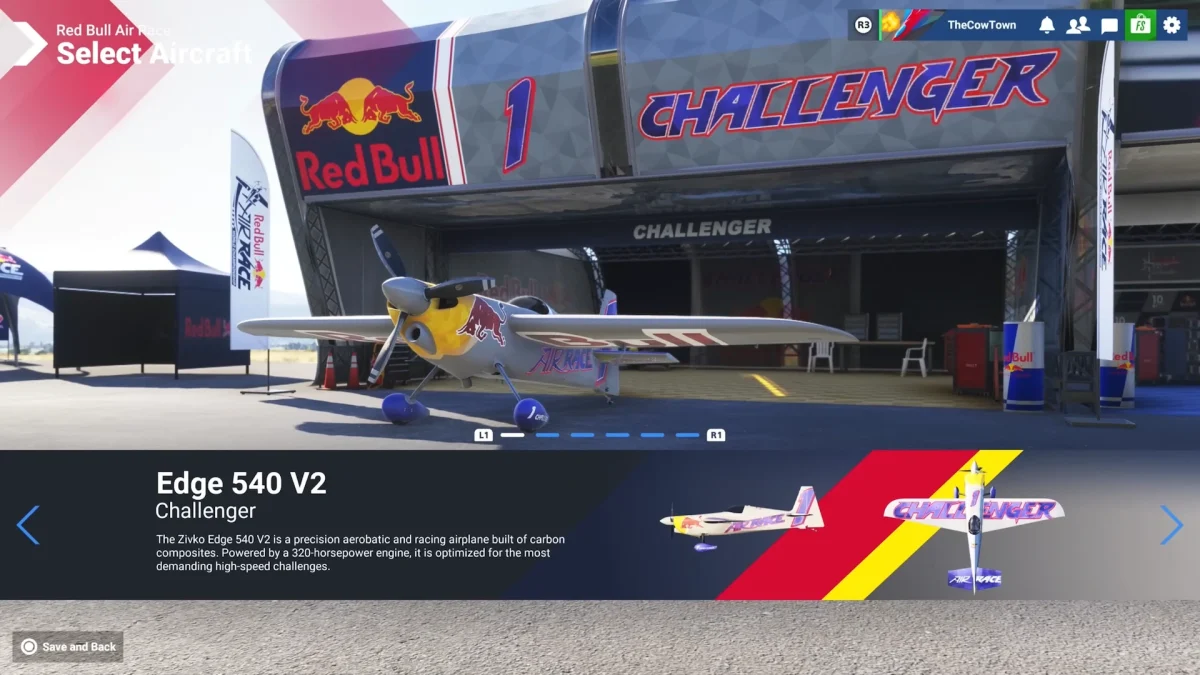Open the green FS marketplace bag
The width and height of the screenshot is (1200, 675).
point(1140,25)
